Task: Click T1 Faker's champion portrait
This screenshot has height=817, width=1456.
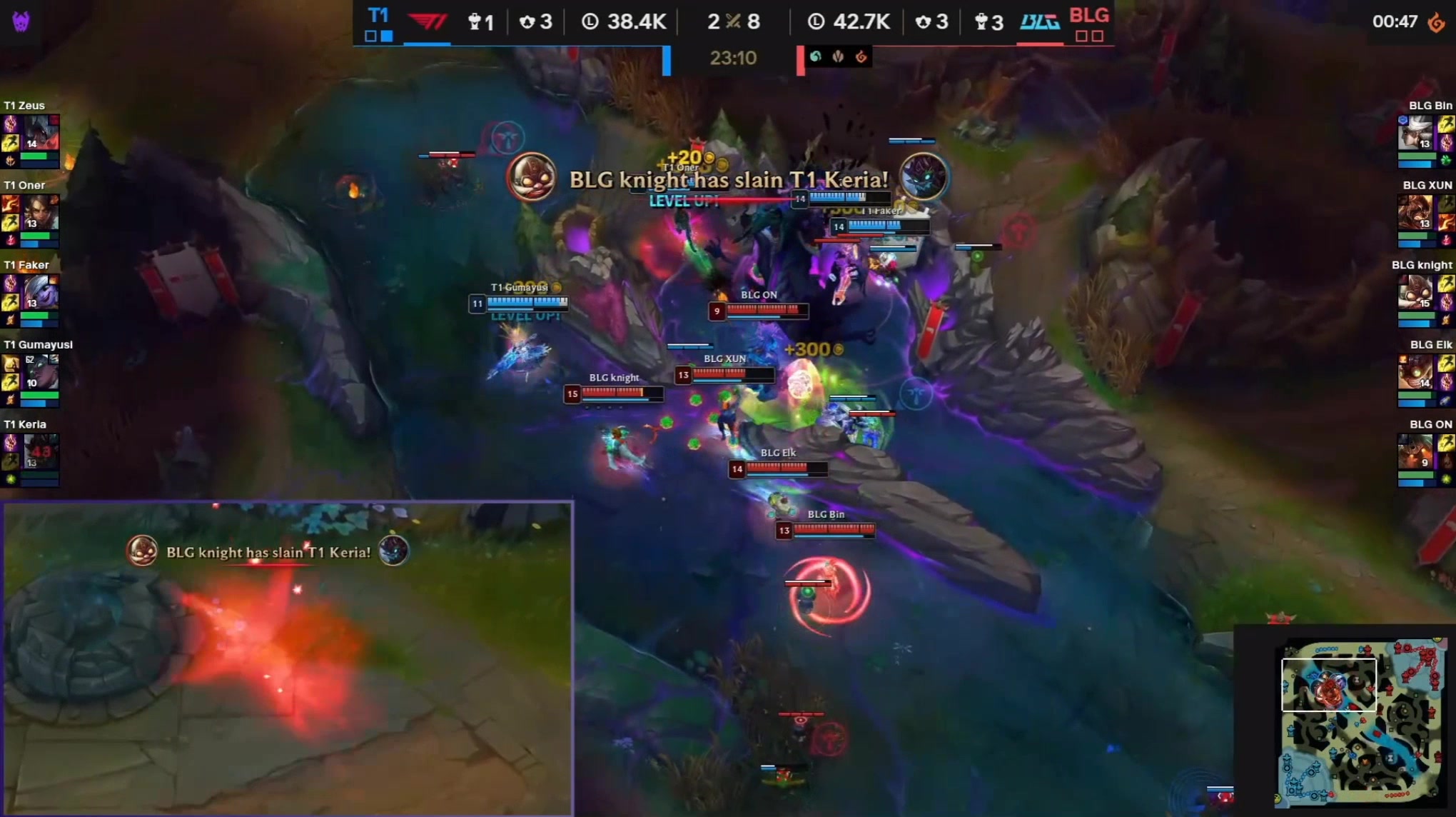Action: (x=40, y=293)
